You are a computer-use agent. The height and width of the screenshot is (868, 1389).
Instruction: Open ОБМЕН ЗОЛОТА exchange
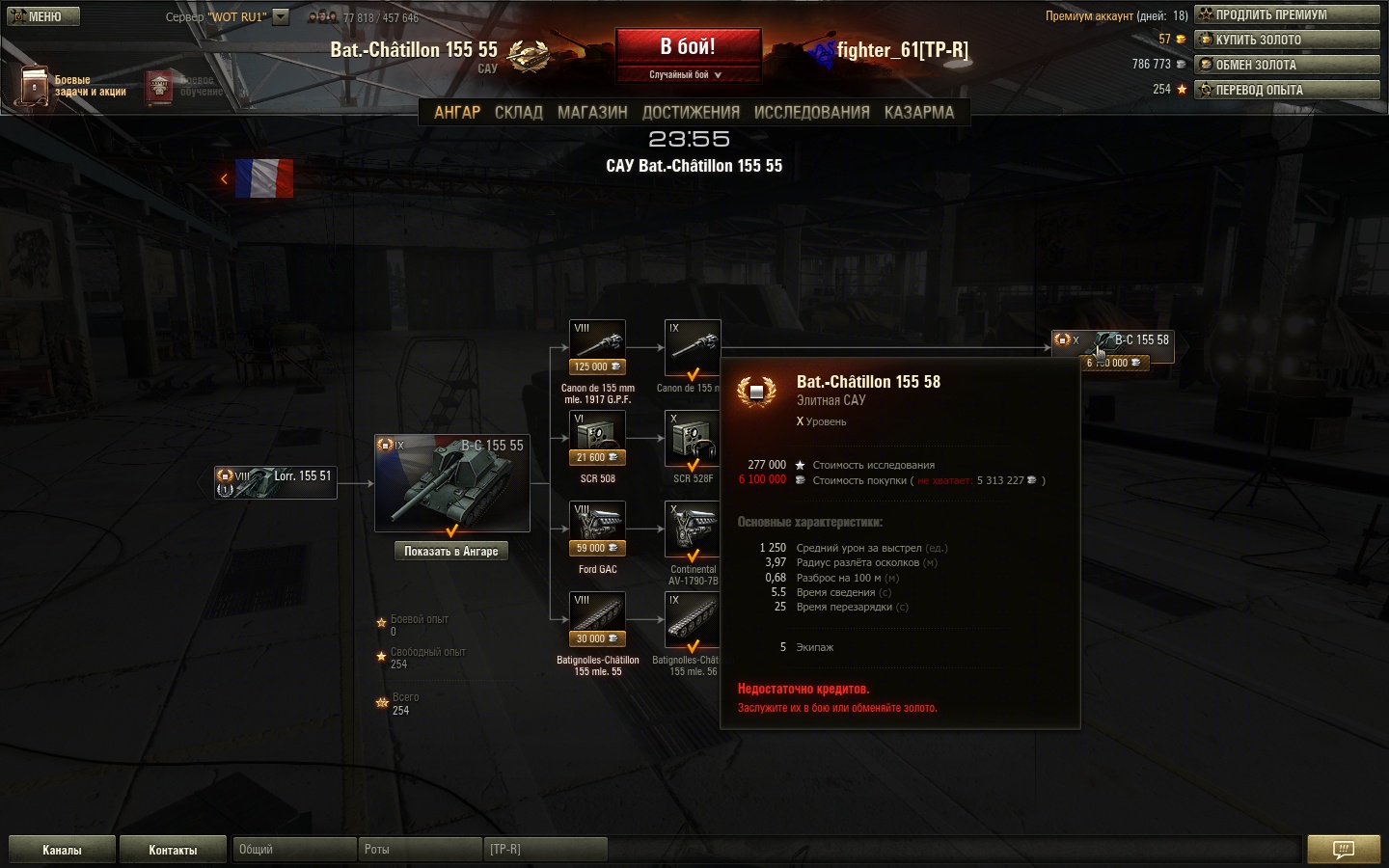pyautogui.click(x=1288, y=65)
